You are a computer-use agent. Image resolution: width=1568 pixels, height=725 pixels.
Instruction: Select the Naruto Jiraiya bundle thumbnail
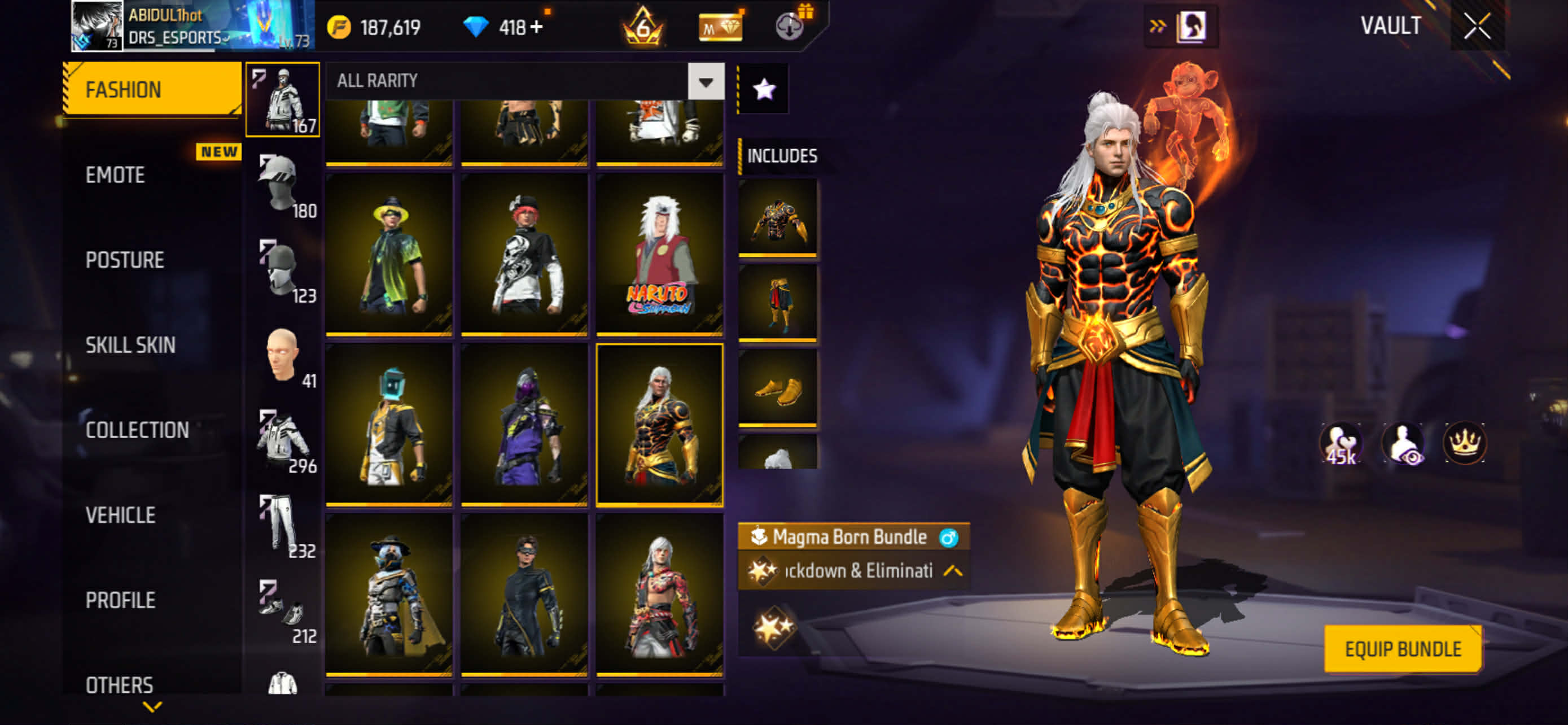659,255
